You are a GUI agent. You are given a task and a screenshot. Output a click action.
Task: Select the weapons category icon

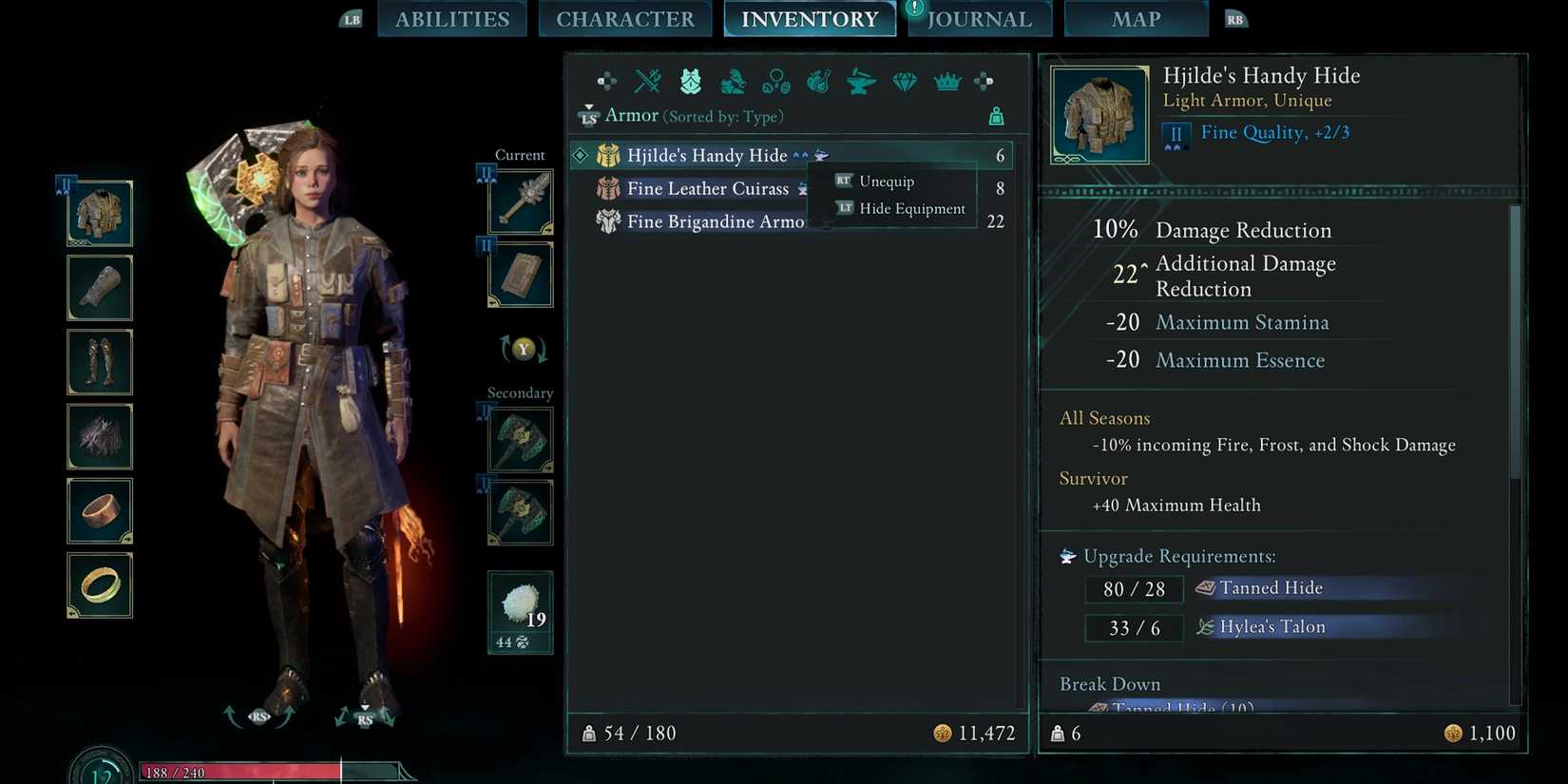click(x=647, y=82)
